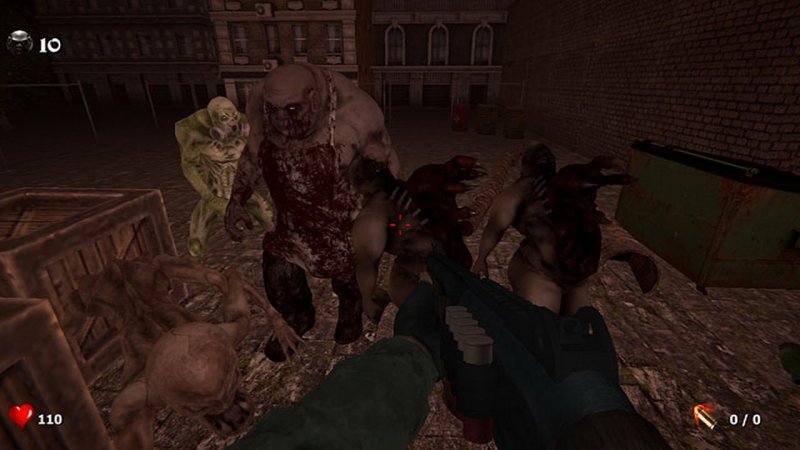Click the red heart health icon
800x450 pixels.
point(21,415)
